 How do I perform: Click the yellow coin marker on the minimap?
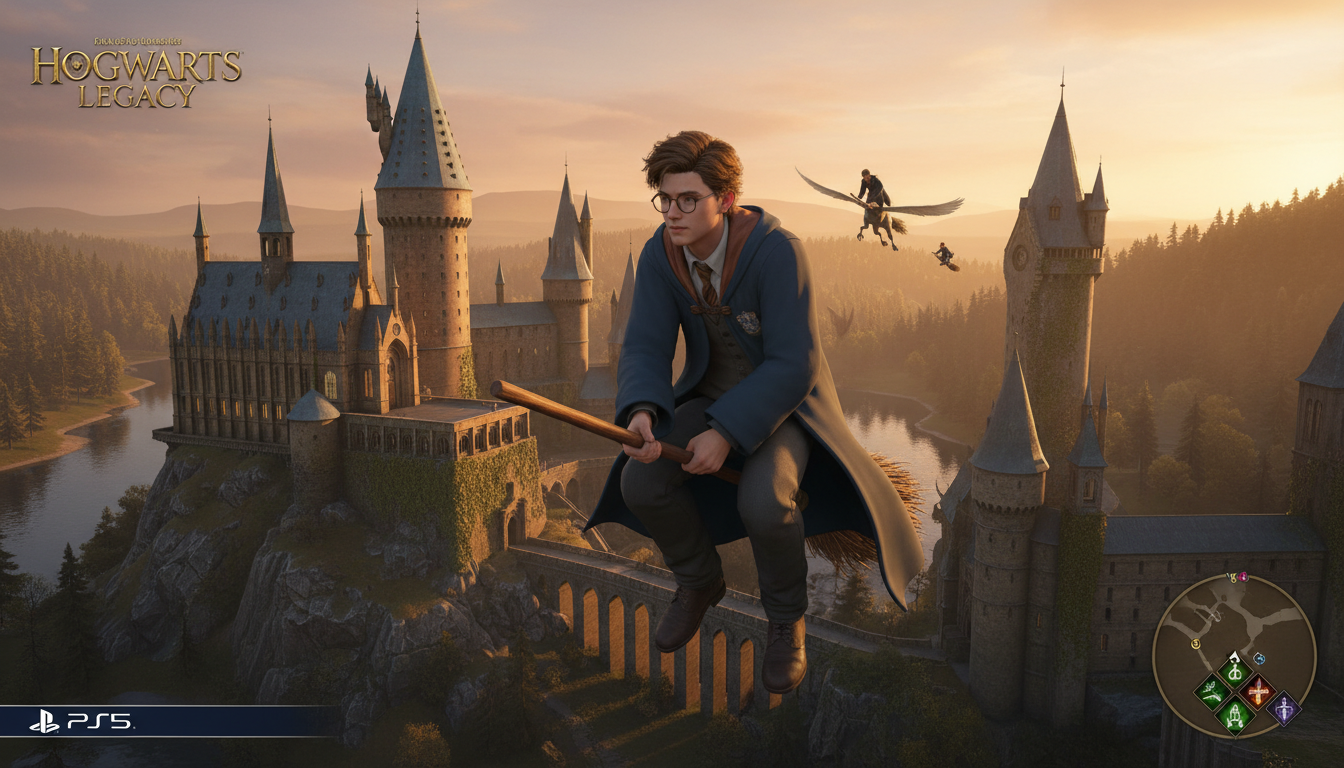(x=1196, y=644)
